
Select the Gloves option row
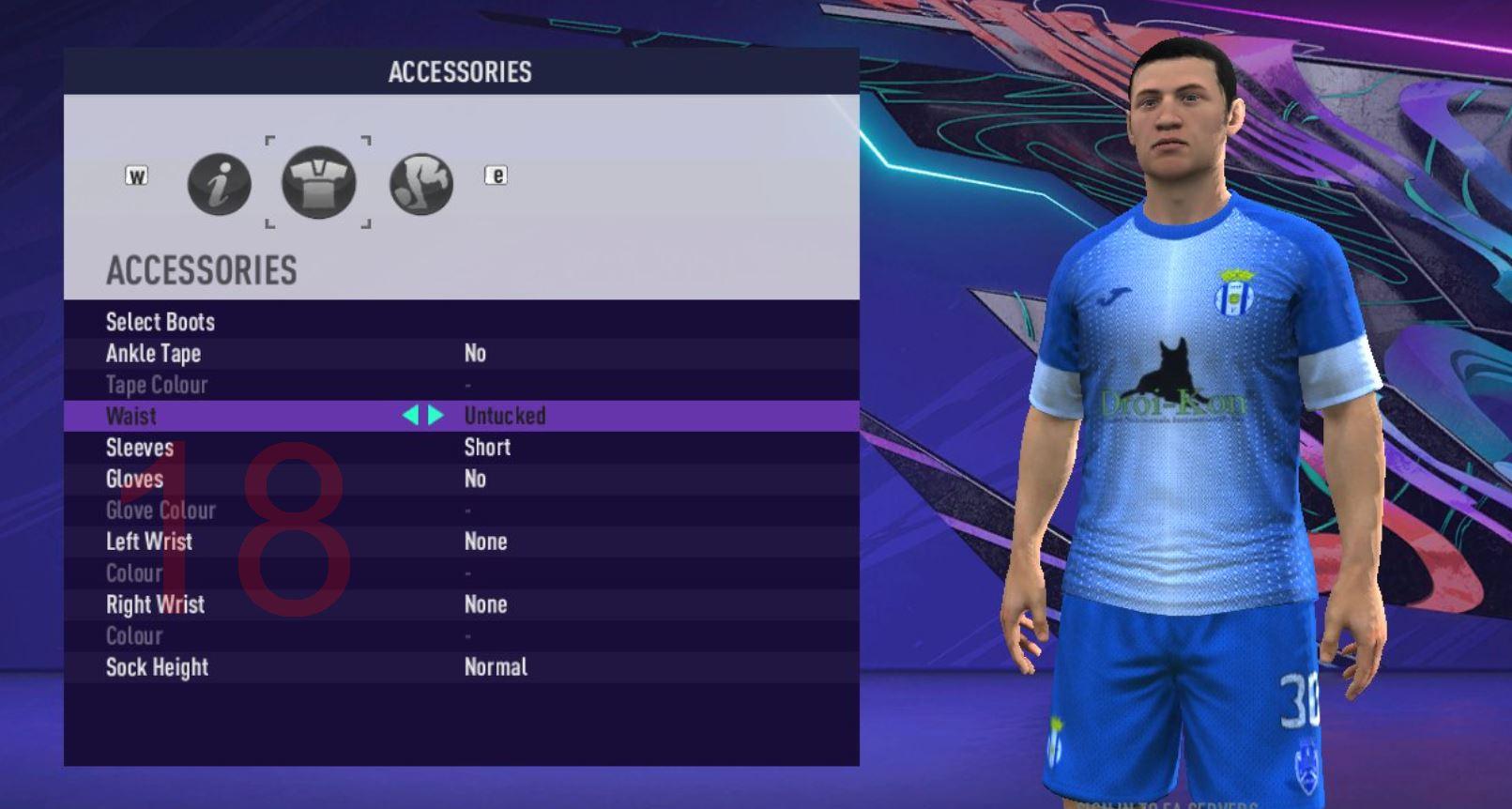click(134, 480)
